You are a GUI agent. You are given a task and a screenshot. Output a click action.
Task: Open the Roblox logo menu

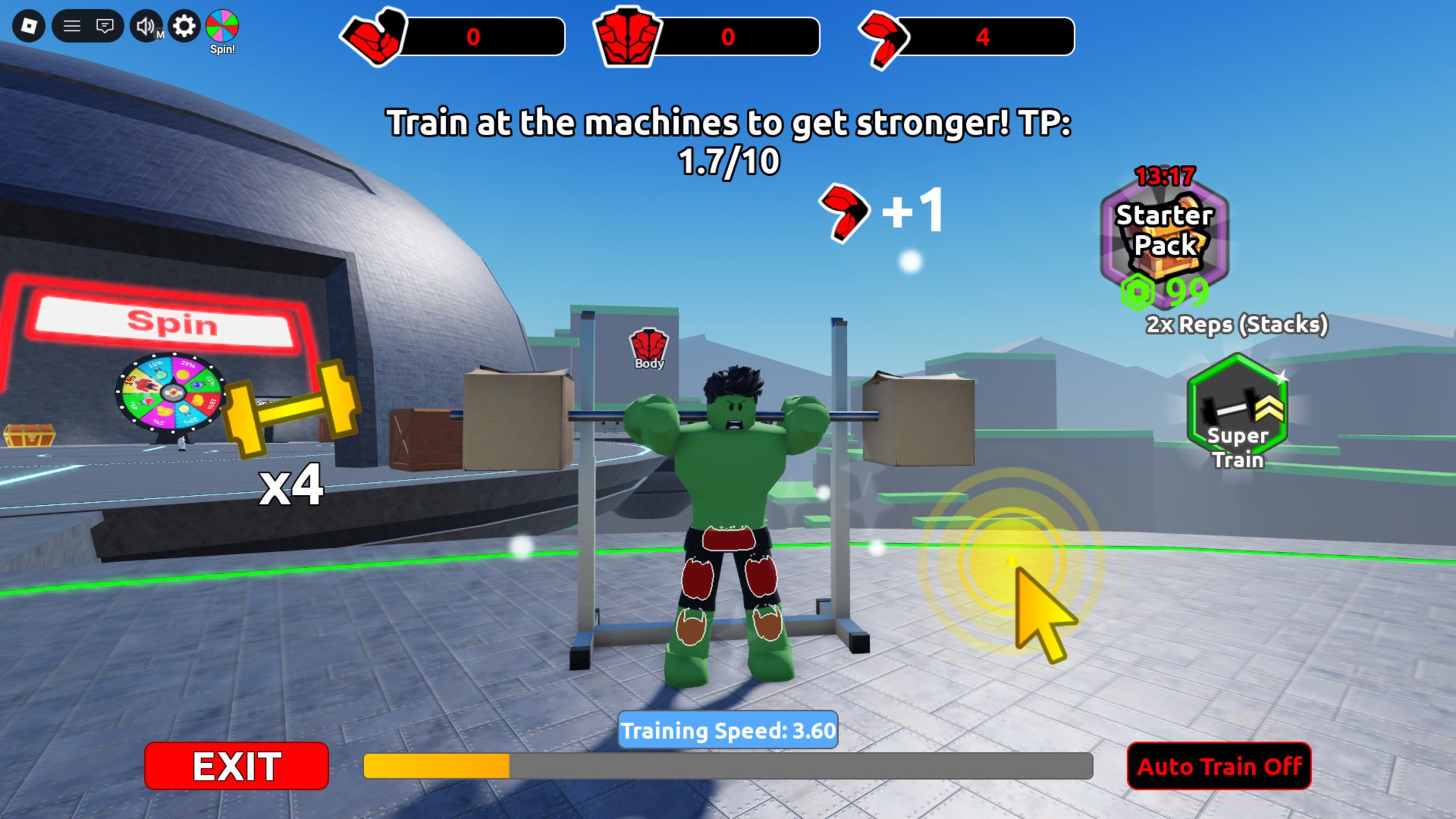(x=29, y=26)
